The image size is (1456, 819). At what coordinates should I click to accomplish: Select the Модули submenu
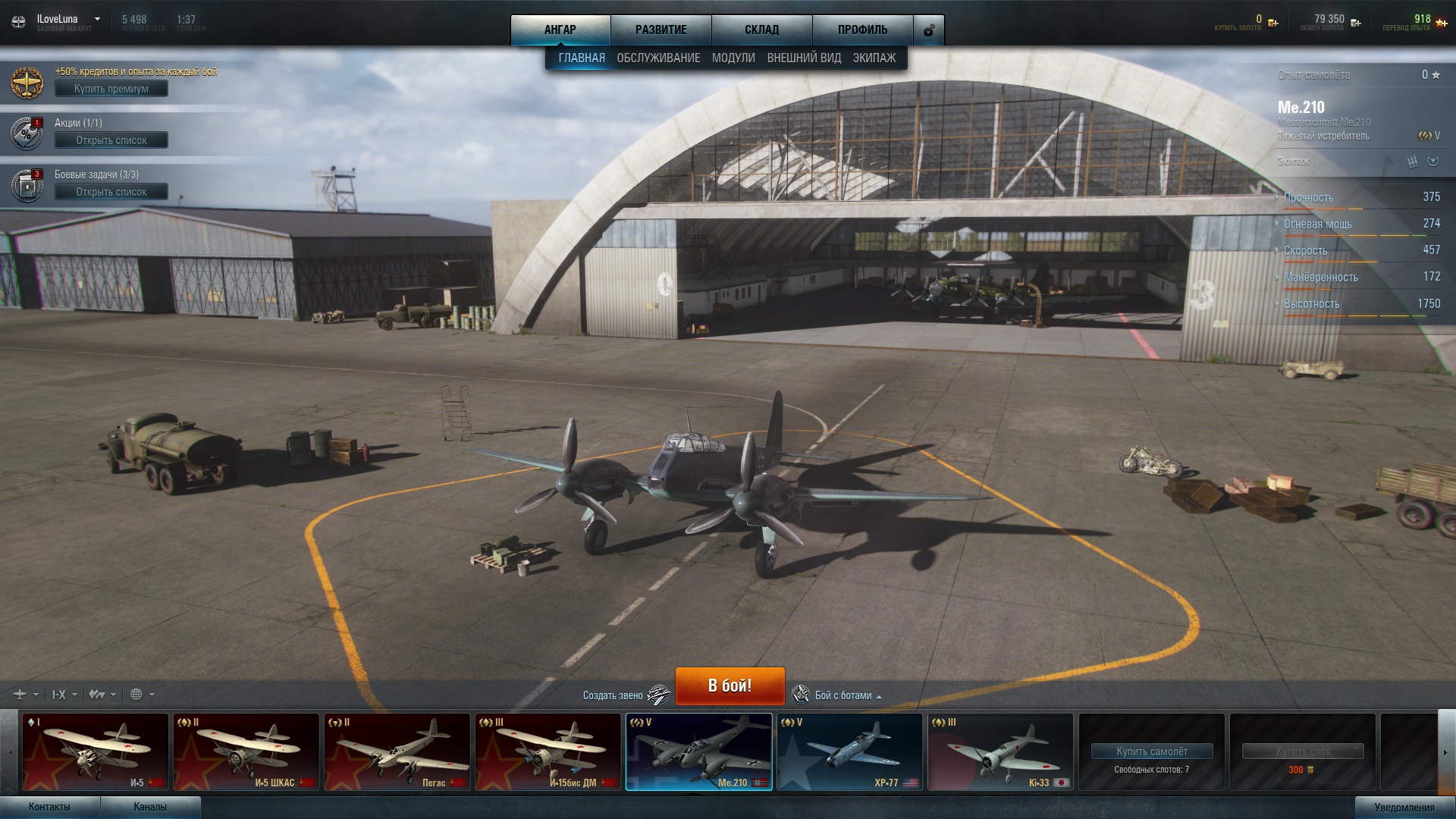[x=733, y=58]
